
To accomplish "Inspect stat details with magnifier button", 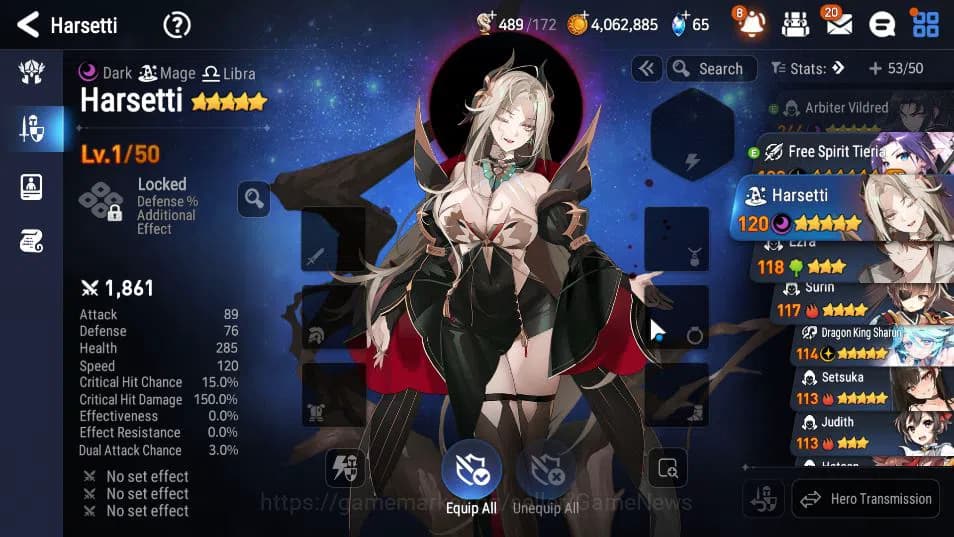I will (253, 199).
